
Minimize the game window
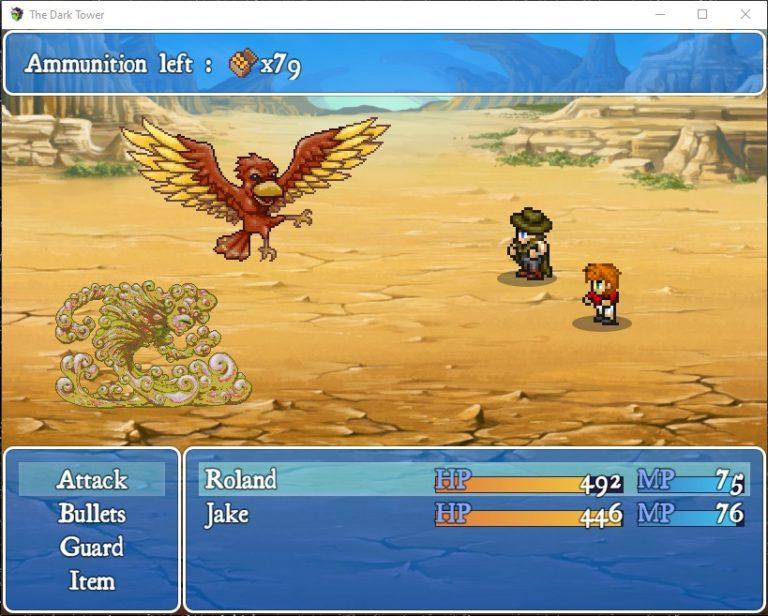click(659, 14)
